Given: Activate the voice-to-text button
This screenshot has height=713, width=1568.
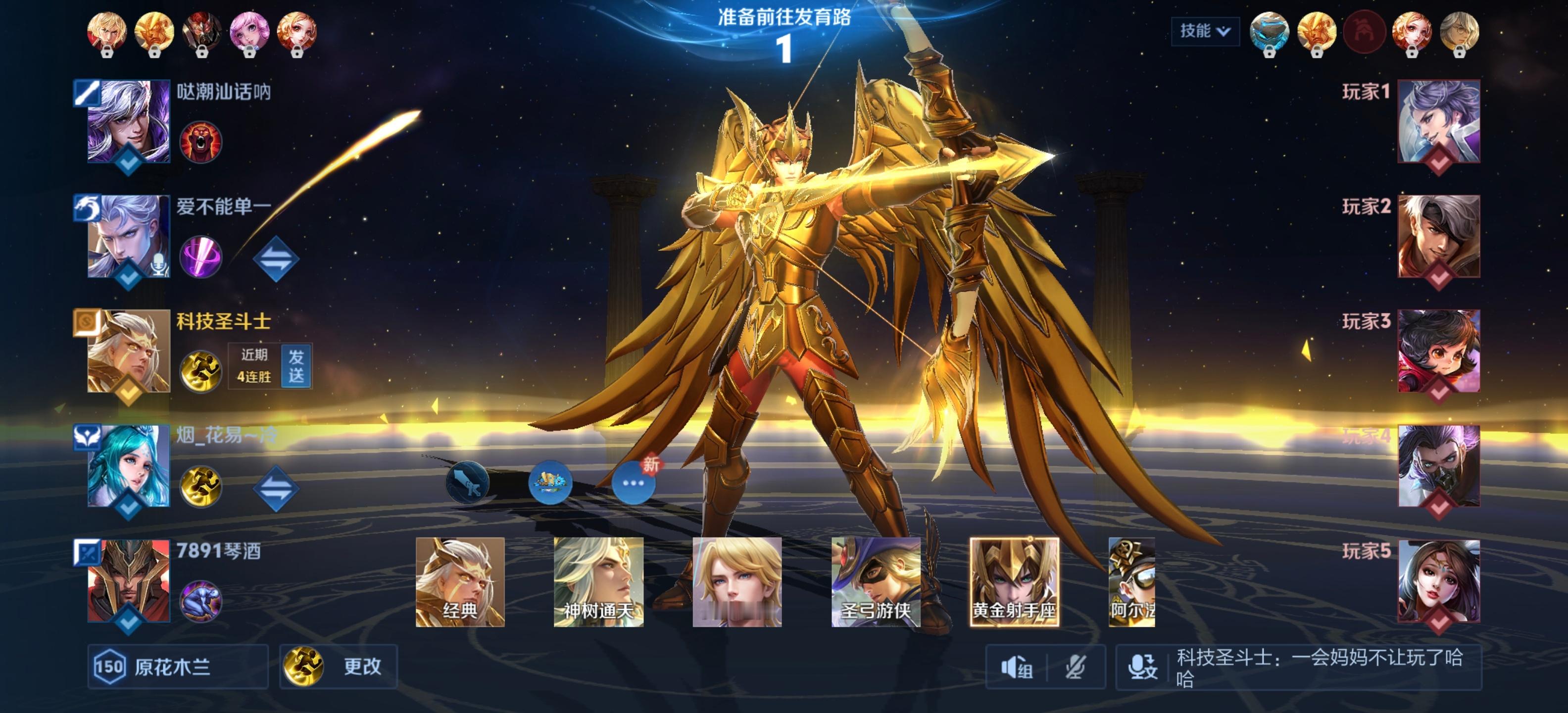Looking at the screenshot, I should [x=1142, y=667].
